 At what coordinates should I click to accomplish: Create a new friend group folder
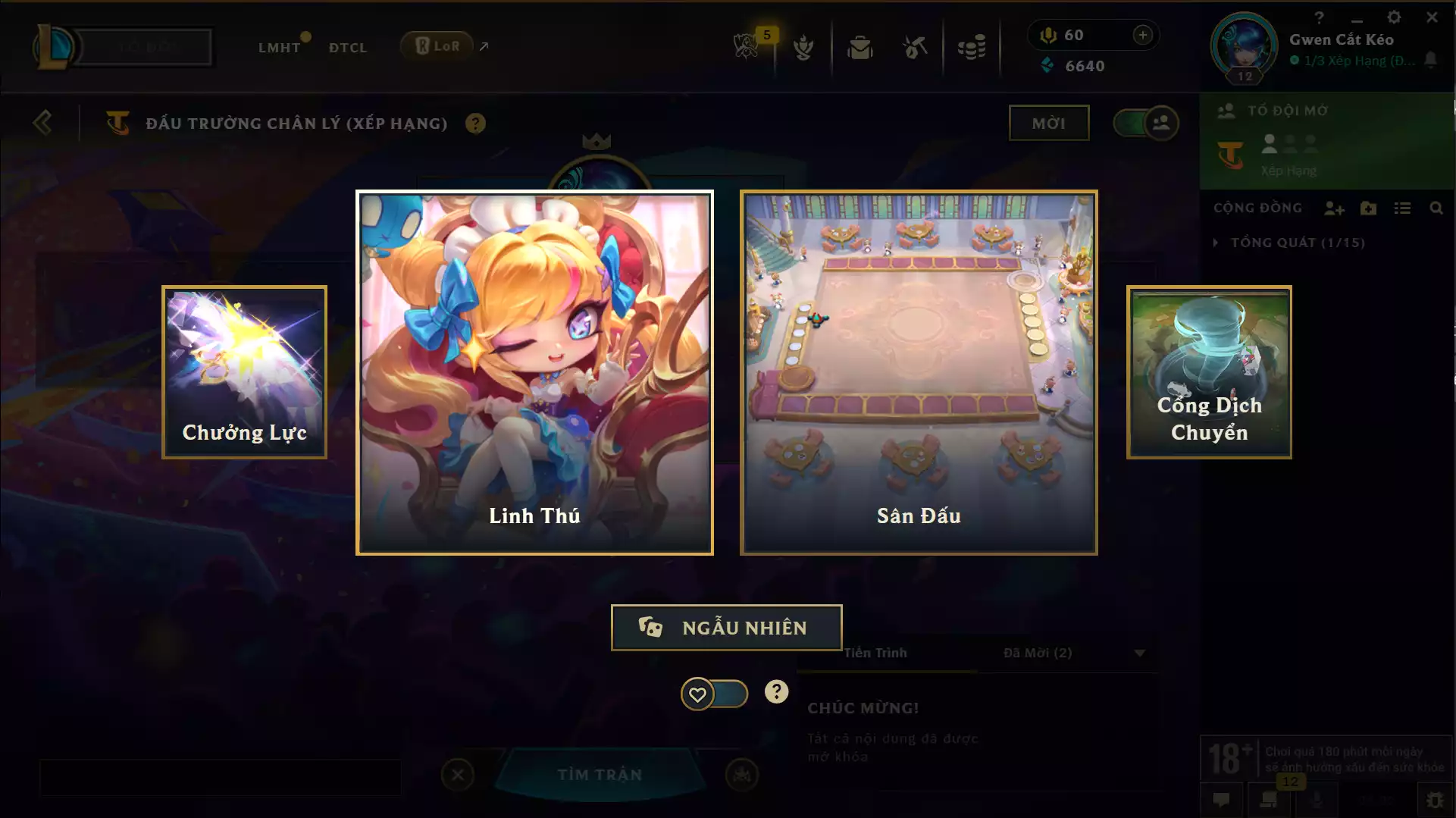tap(1369, 208)
